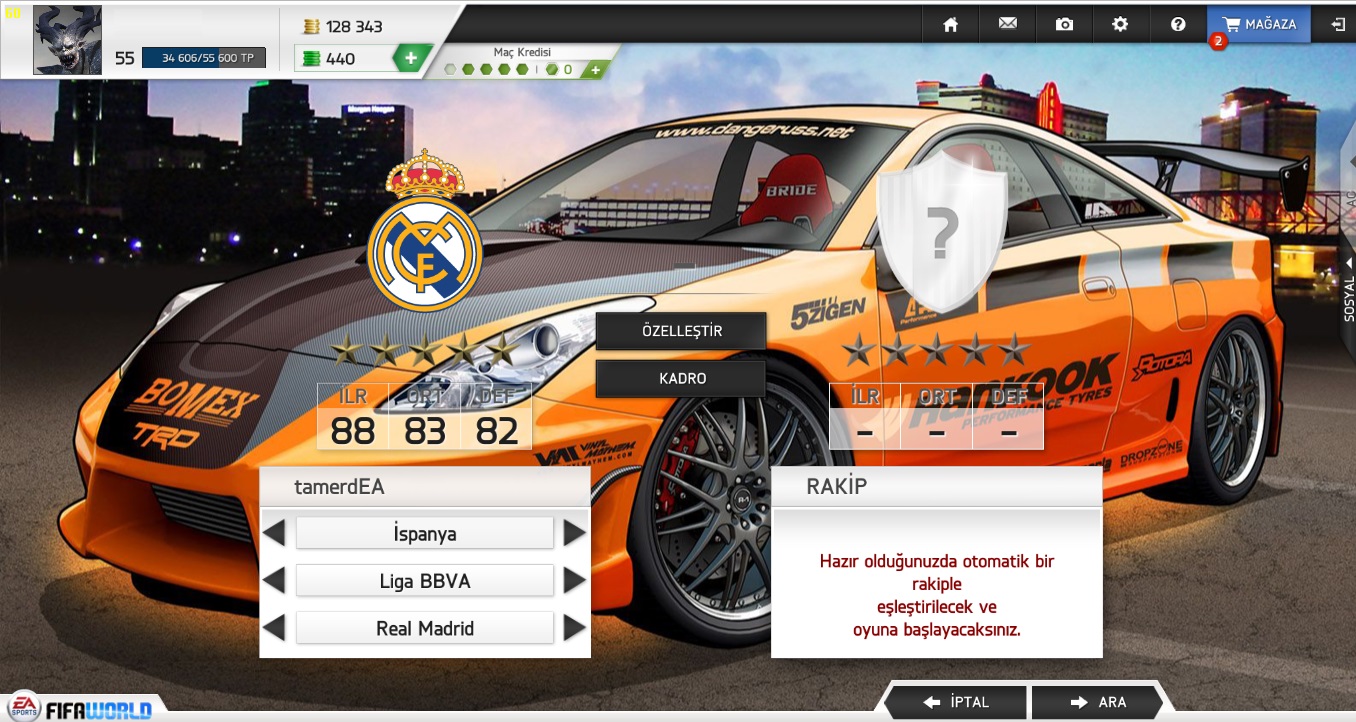Cancel with the İPTAL button
The image size is (1356, 722).
click(956, 702)
